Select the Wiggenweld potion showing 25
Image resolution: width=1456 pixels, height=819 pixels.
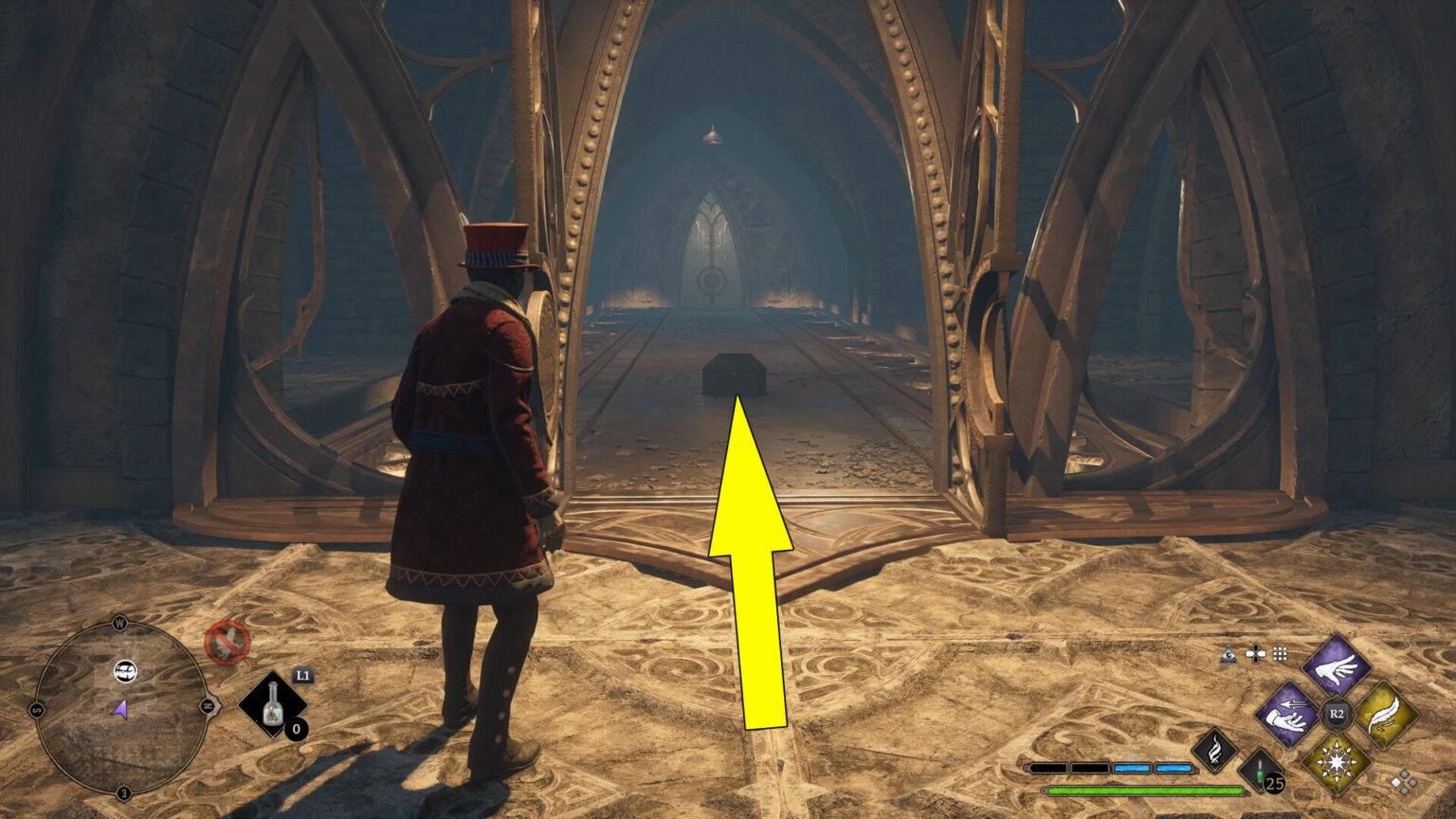[1259, 770]
